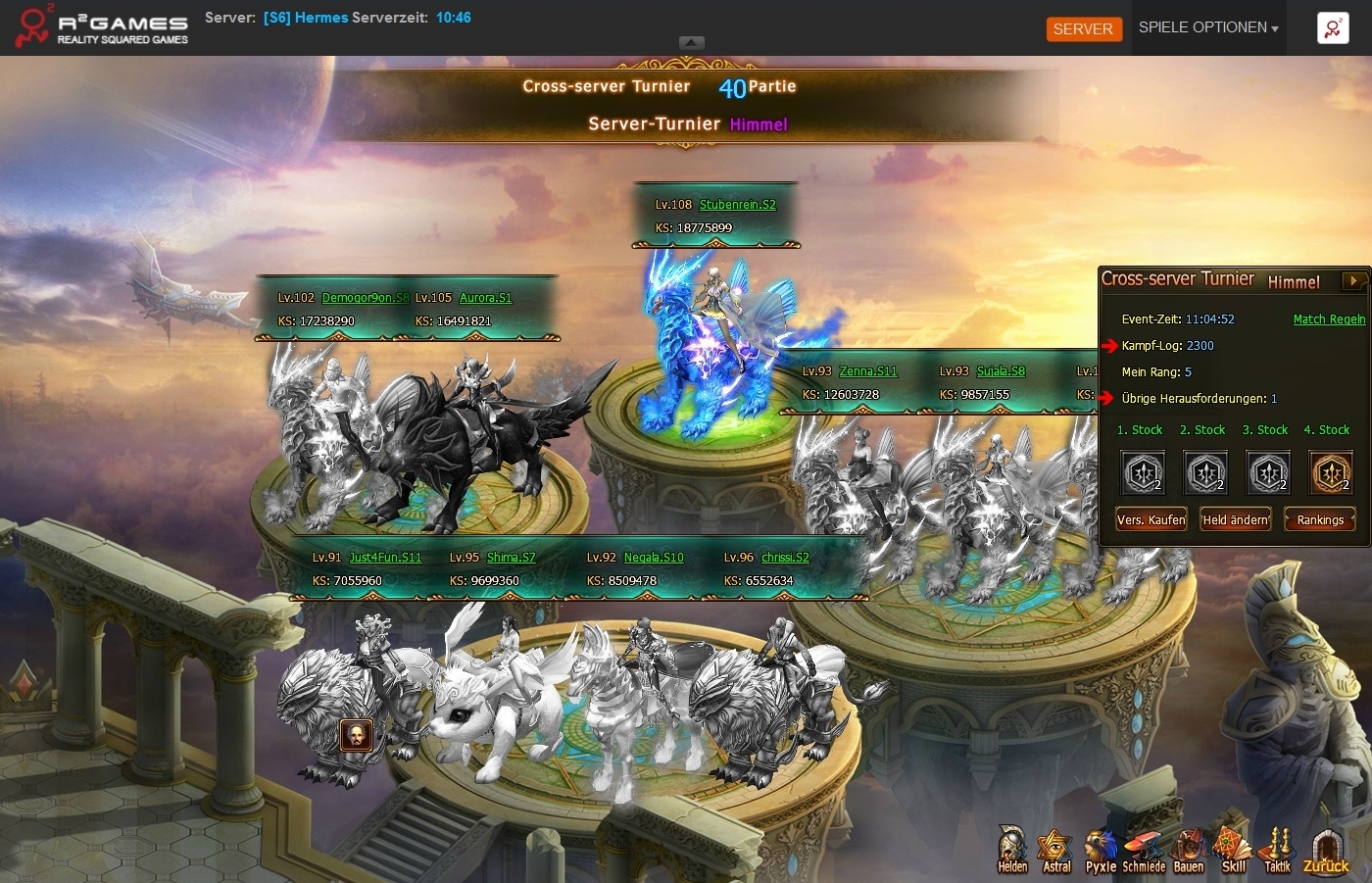This screenshot has height=883, width=1372.
Task: Open the Bauen menu
Action: [1188, 850]
